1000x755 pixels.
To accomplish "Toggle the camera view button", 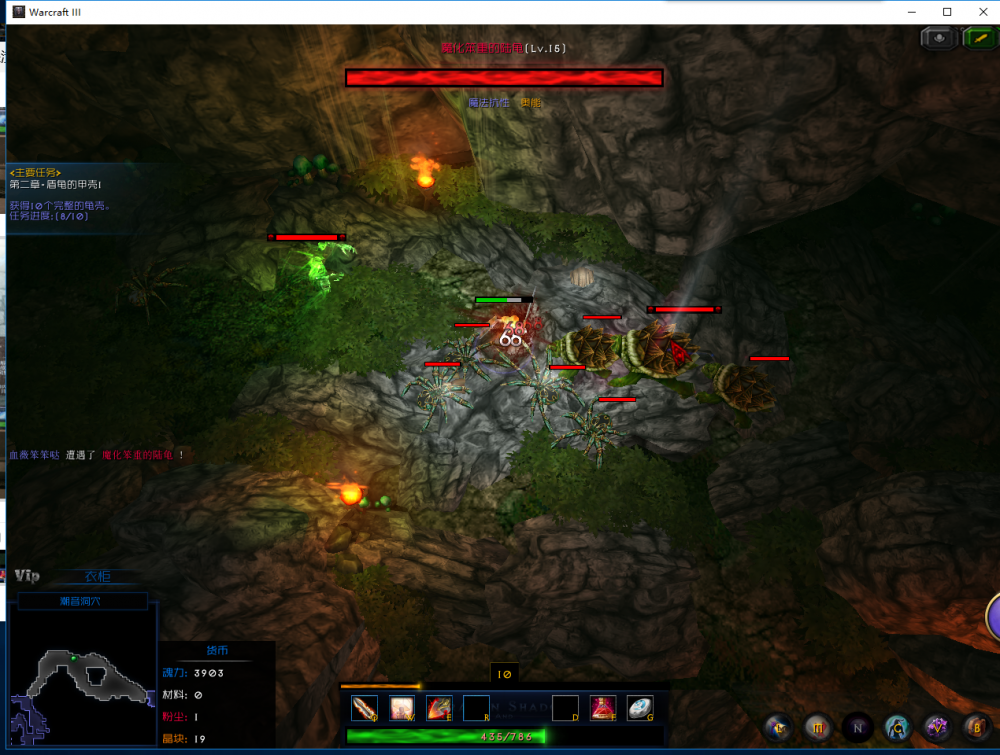I will pyautogui.click(x=938, y=38).
